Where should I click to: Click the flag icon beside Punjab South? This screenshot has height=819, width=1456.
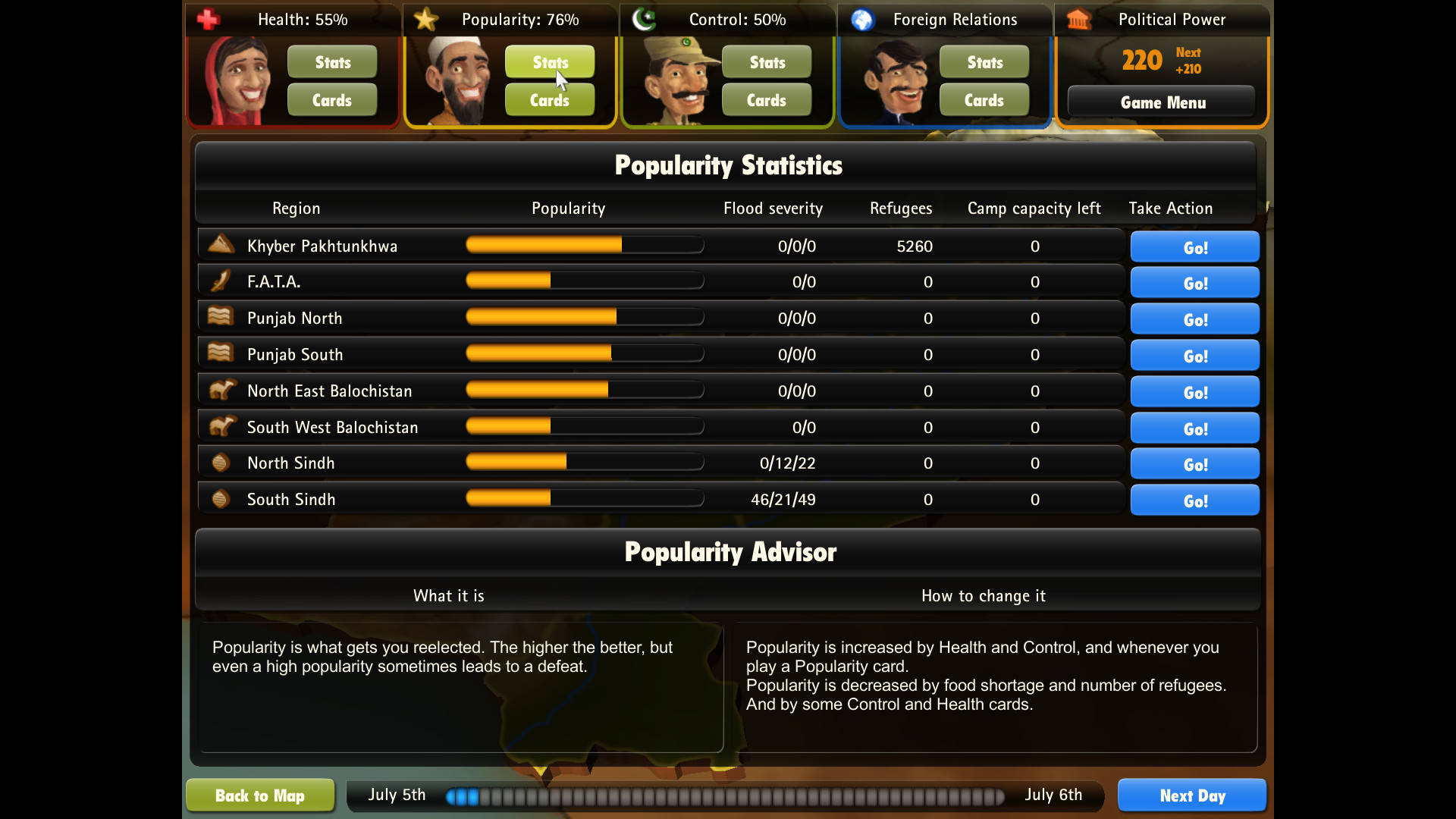pos(220,352)
